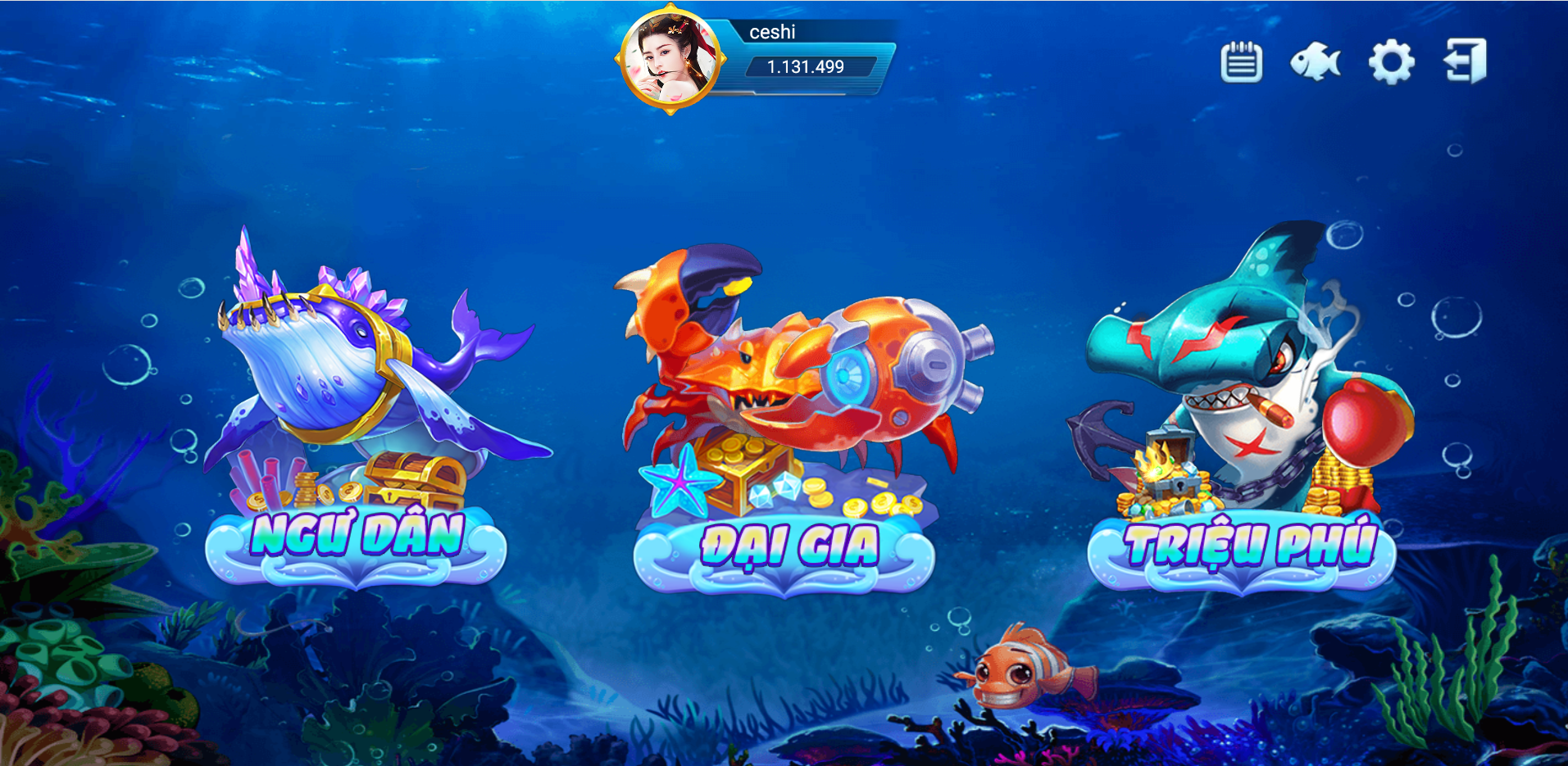Image resolution: width=1568 pixels, height=766 pixels.
Task: Open the gear settings
Action: (x=1391, y=62)
